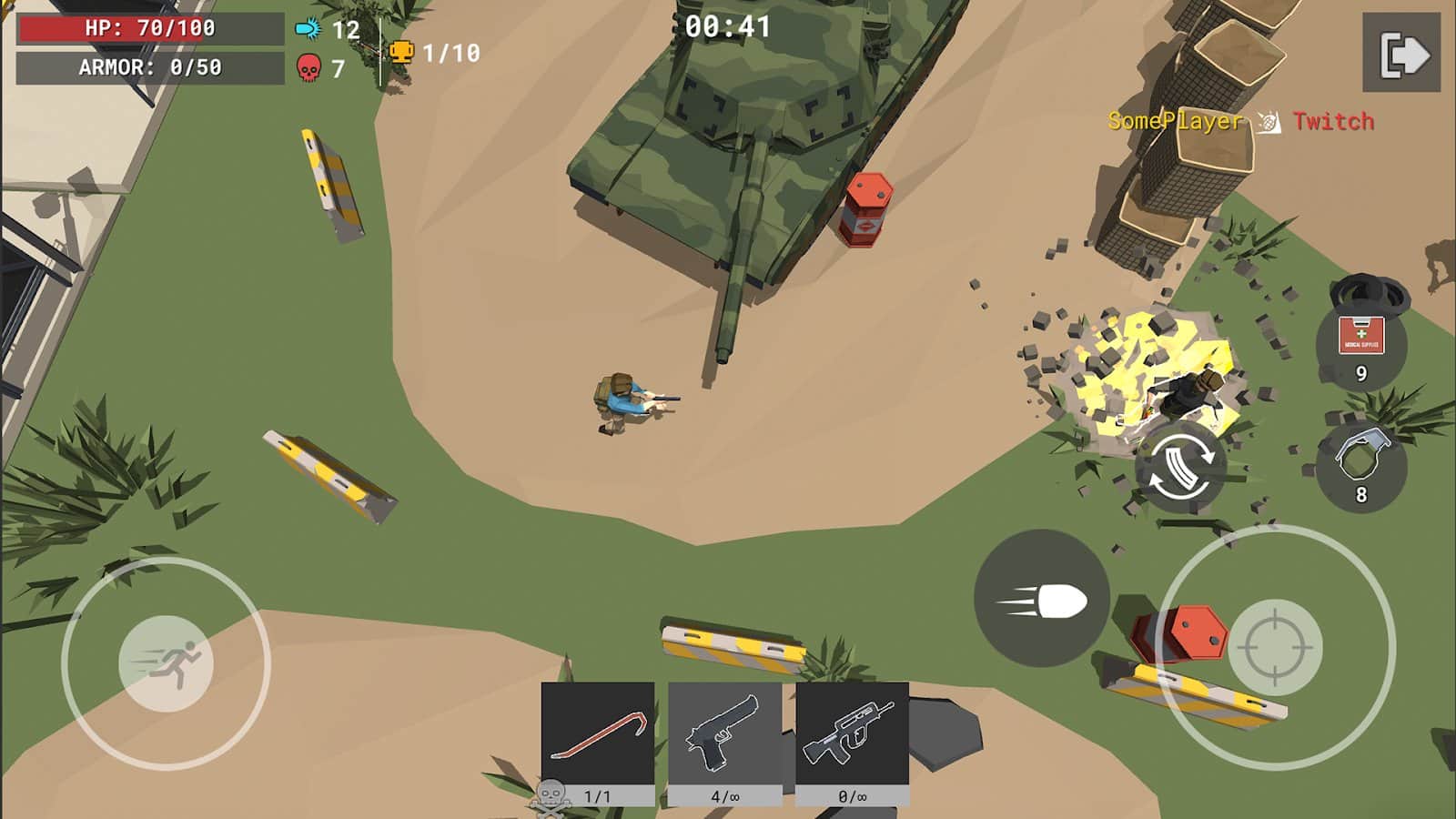Equip the pistol from the hotbar
This screenshot has height=819, width=1456.
pos(725,735)
